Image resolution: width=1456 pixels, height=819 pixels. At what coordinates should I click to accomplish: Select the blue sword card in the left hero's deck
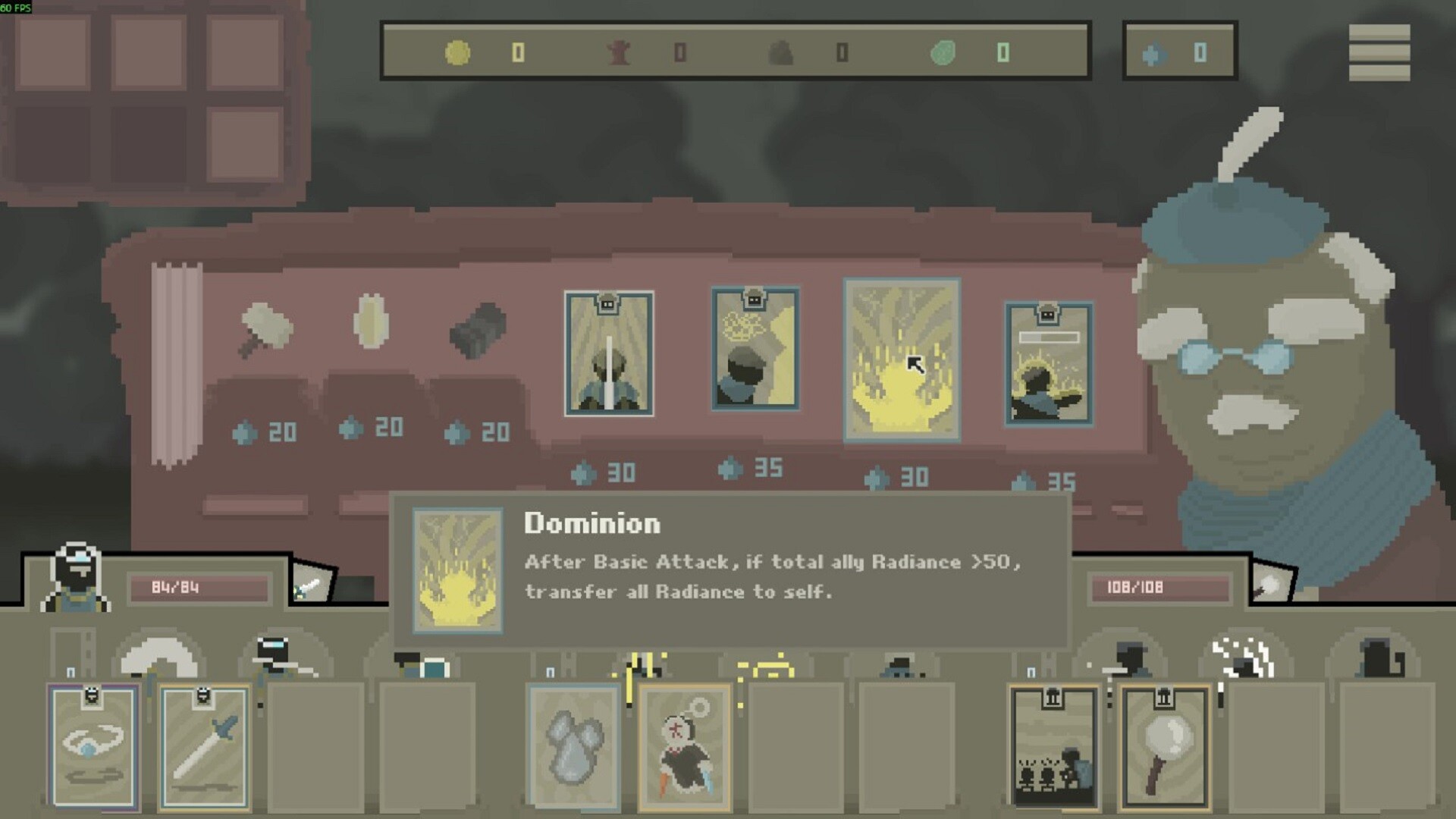pos(203,747)
